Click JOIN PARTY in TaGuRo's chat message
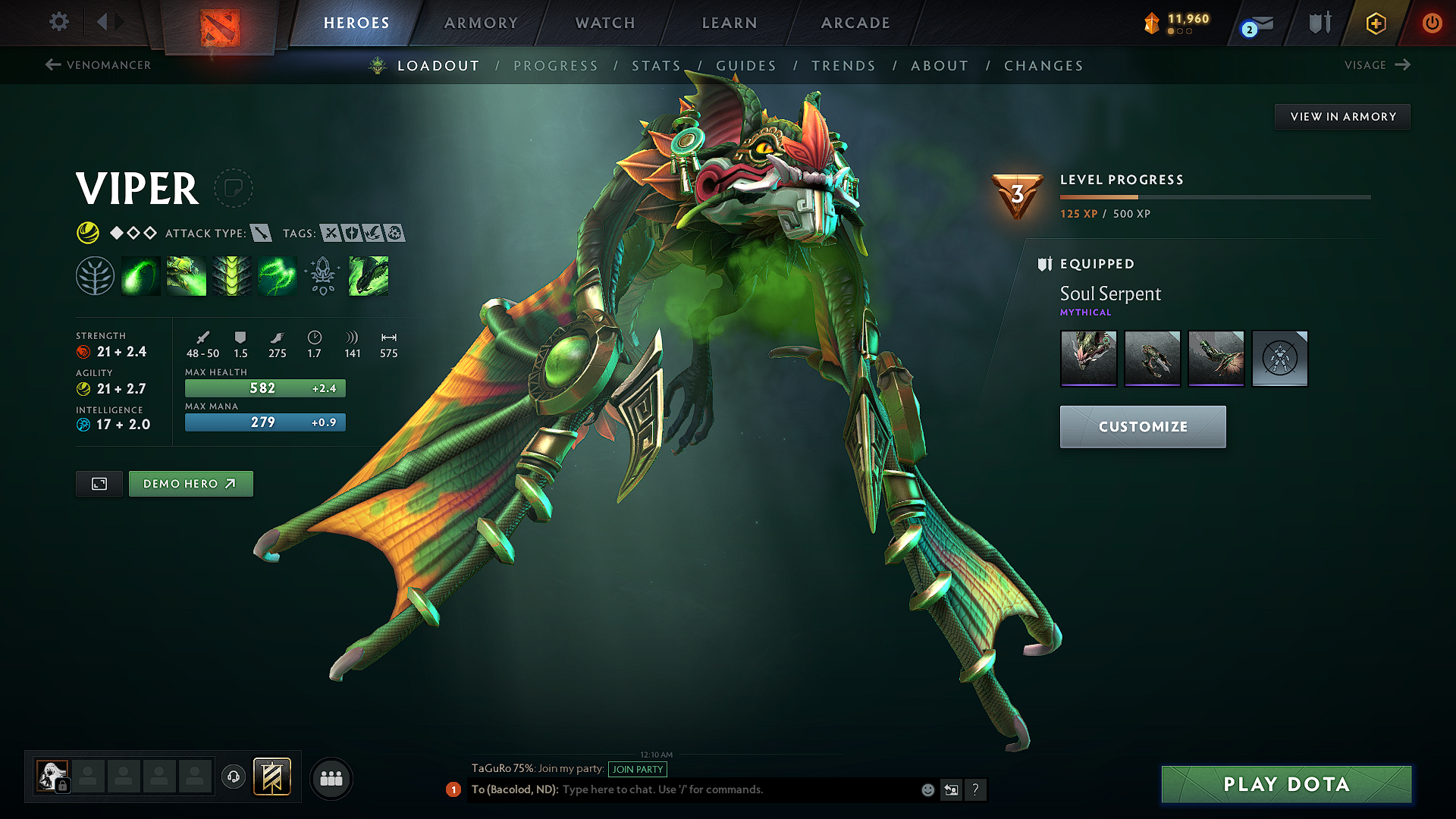Viewport: 1456px width, 819px height. pos(637,769)
